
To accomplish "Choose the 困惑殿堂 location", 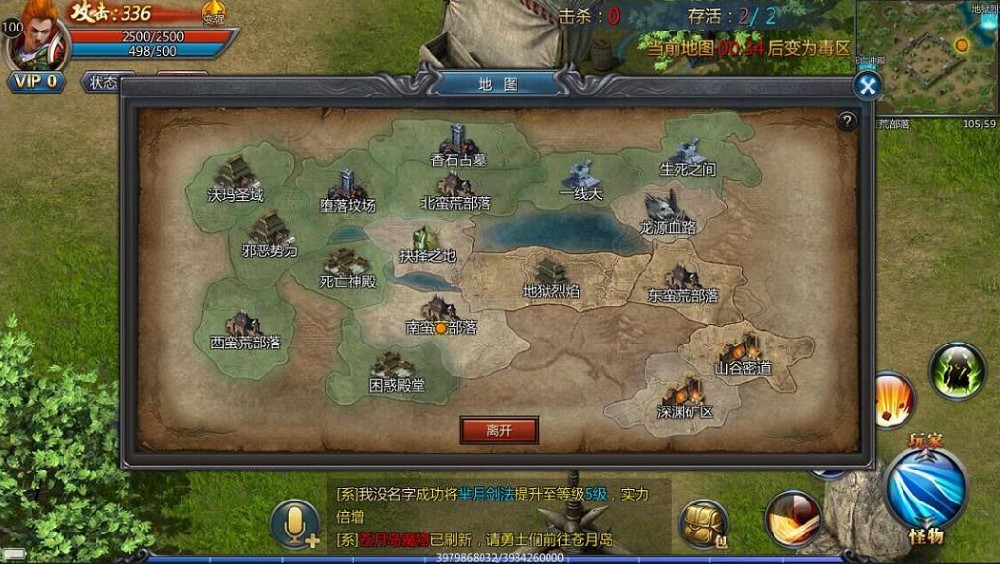I will [x=394, y=372].
